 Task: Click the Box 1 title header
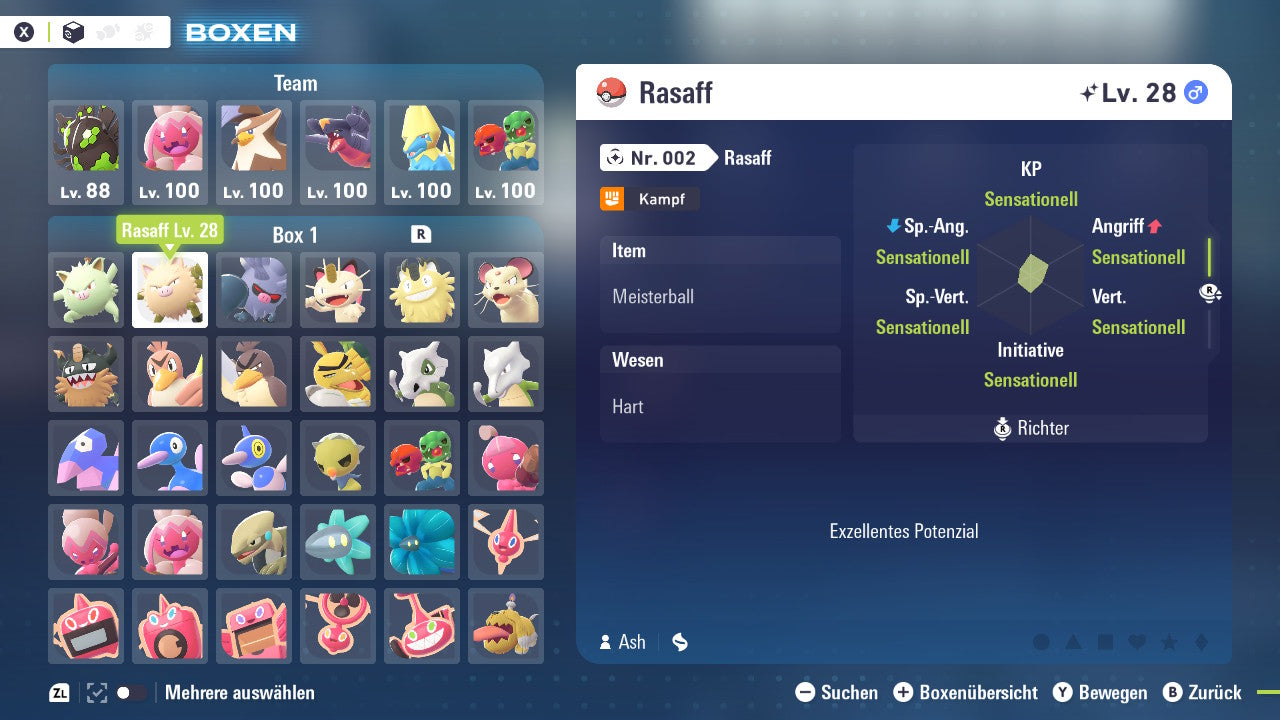(x=295, y=235)
